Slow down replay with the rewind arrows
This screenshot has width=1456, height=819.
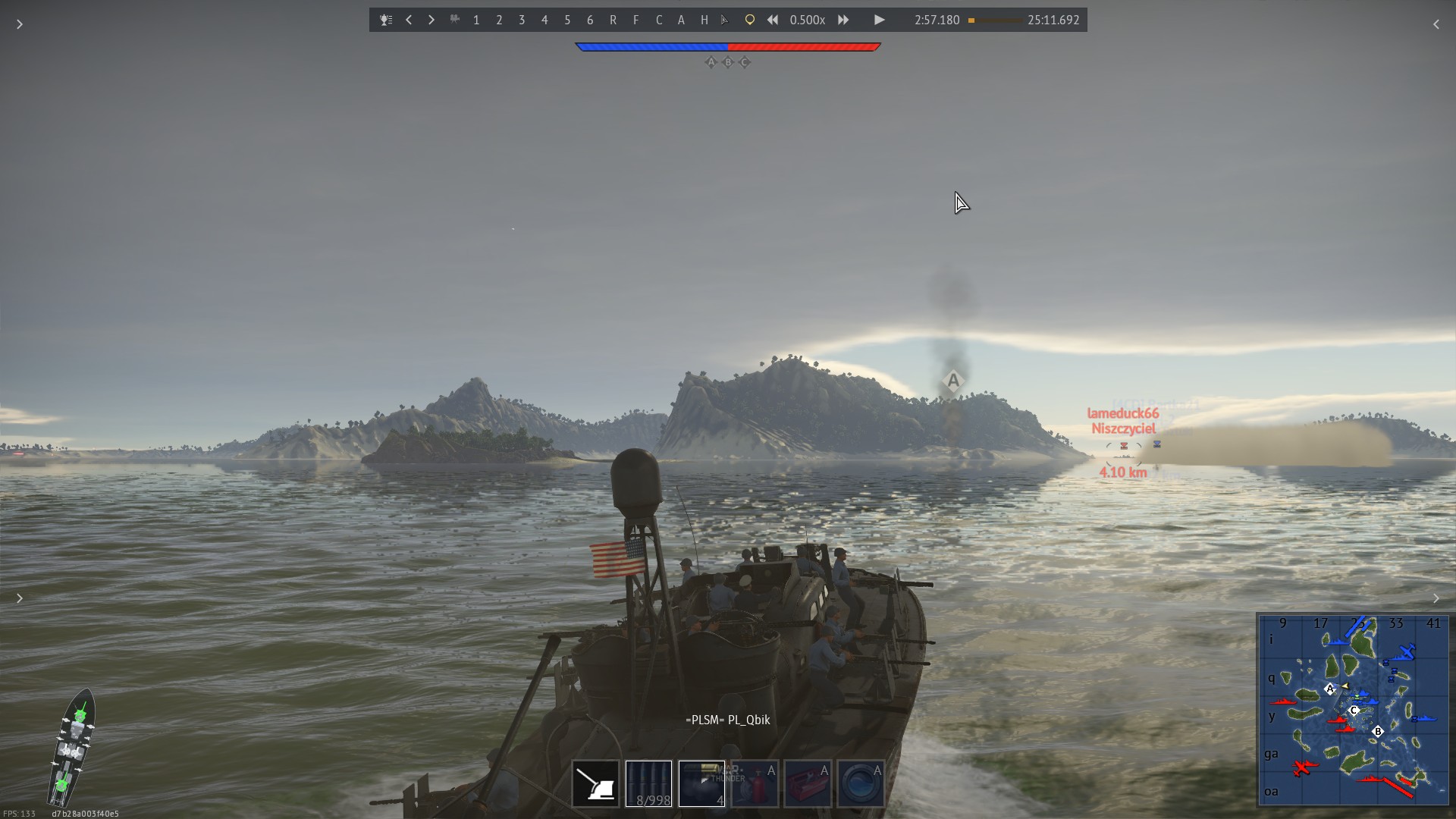pos(772,20)
